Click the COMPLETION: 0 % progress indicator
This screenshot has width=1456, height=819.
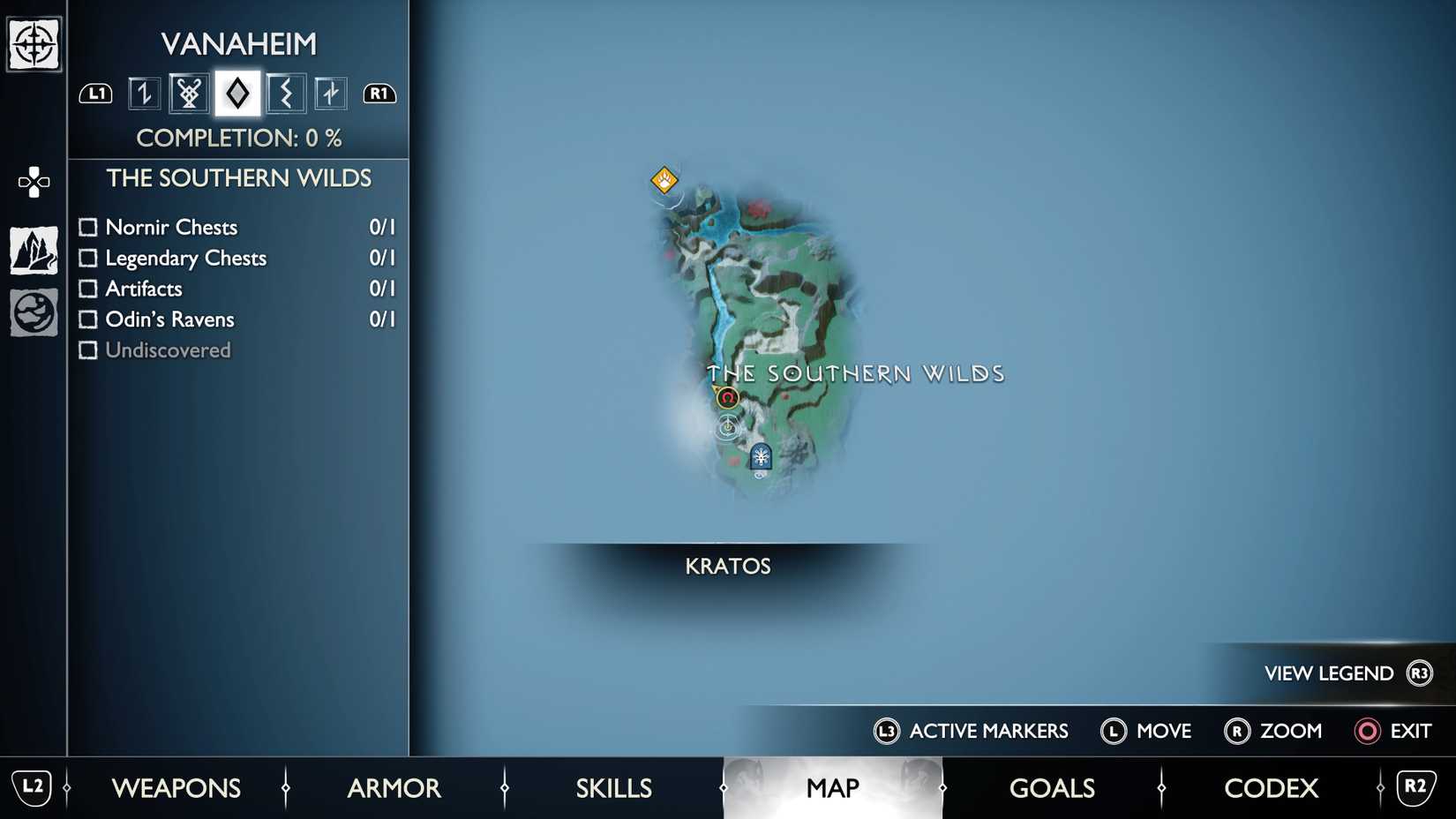(x=240, y=138)
